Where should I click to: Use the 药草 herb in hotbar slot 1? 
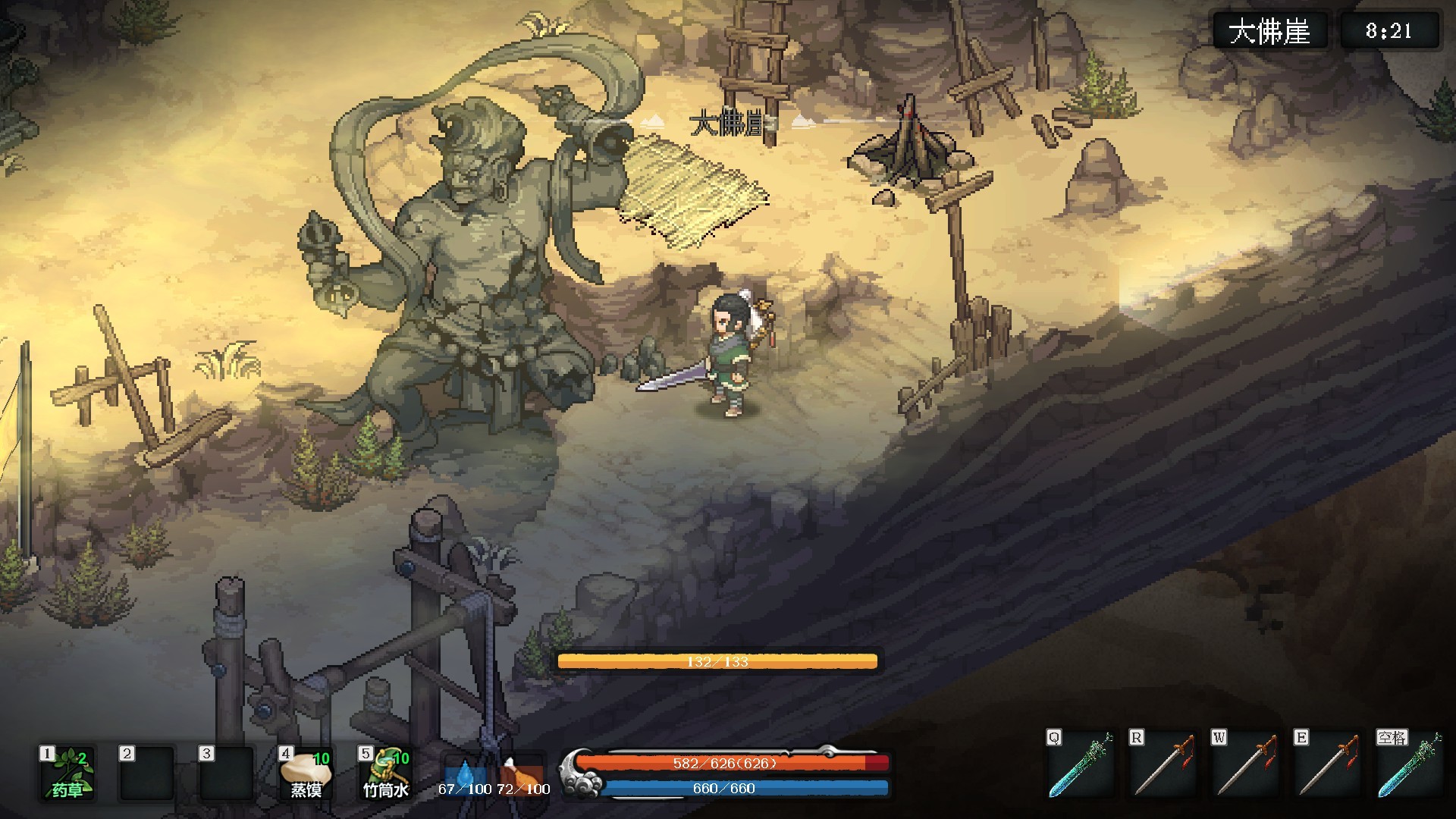click(67, 773)
